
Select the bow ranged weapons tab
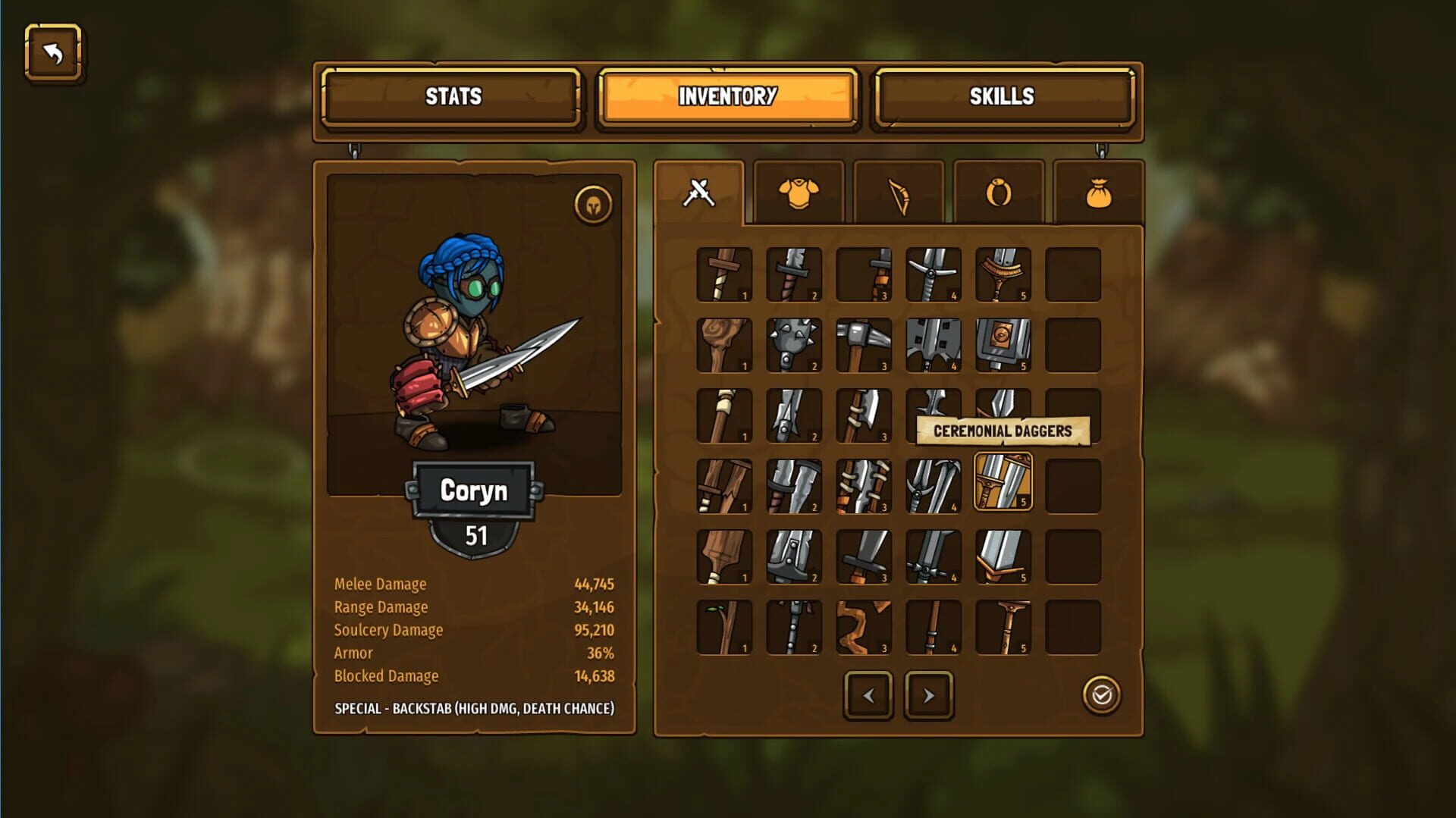click(898, 192)
